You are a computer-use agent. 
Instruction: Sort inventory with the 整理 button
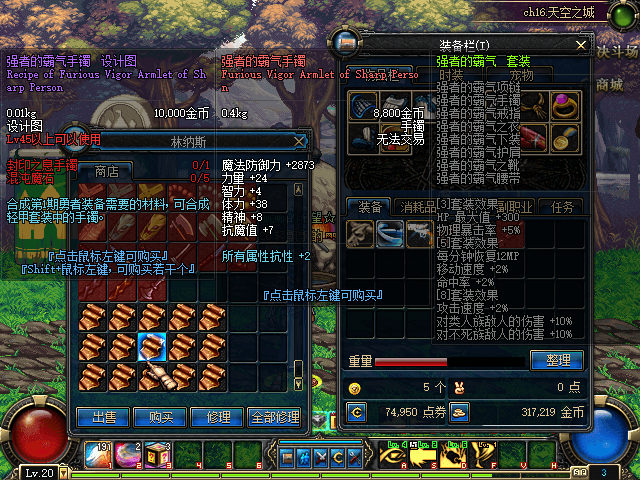pos(557,360)
